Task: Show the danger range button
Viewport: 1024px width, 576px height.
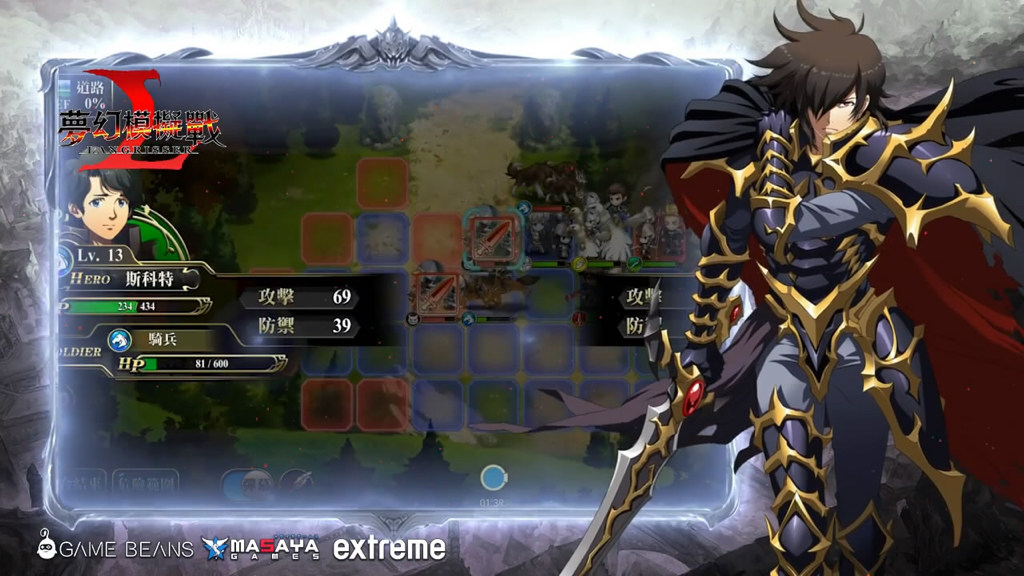Action: pos(146,482)
